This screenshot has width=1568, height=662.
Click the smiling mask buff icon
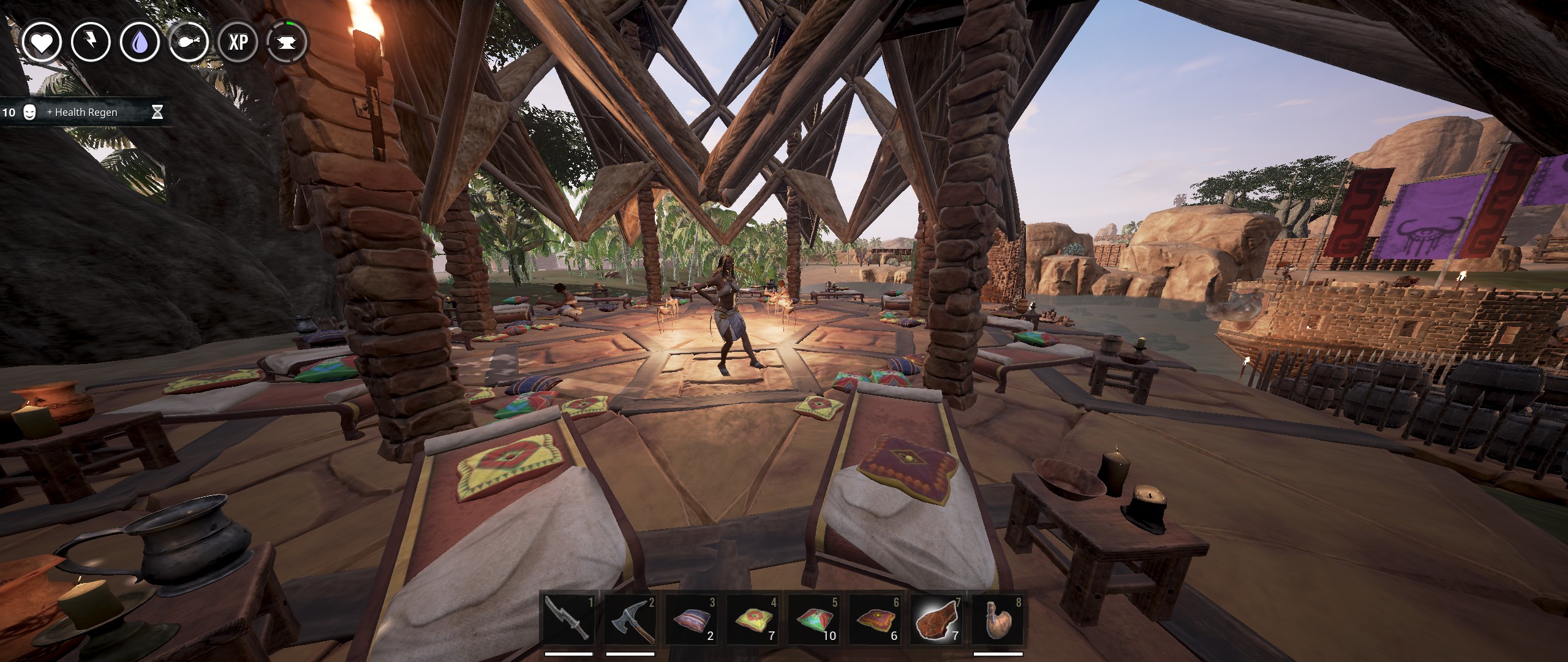click(x=29, y=113)
